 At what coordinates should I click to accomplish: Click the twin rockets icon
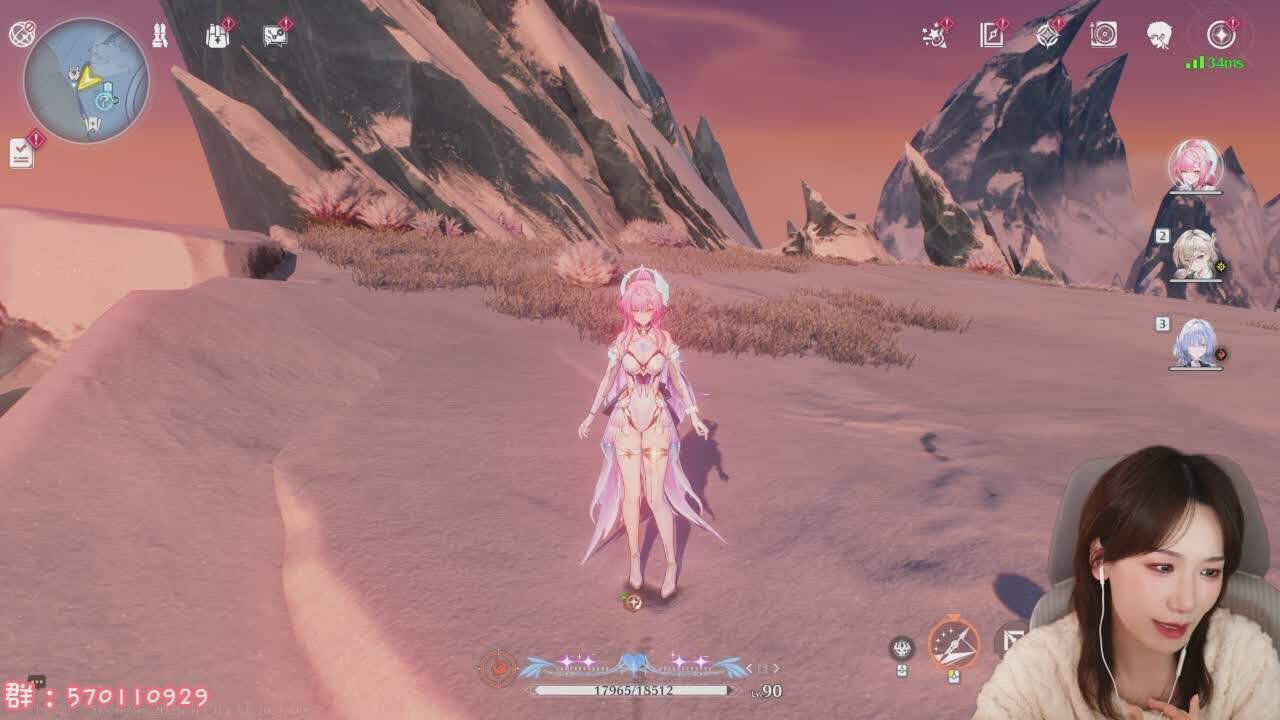coord(160,36)
